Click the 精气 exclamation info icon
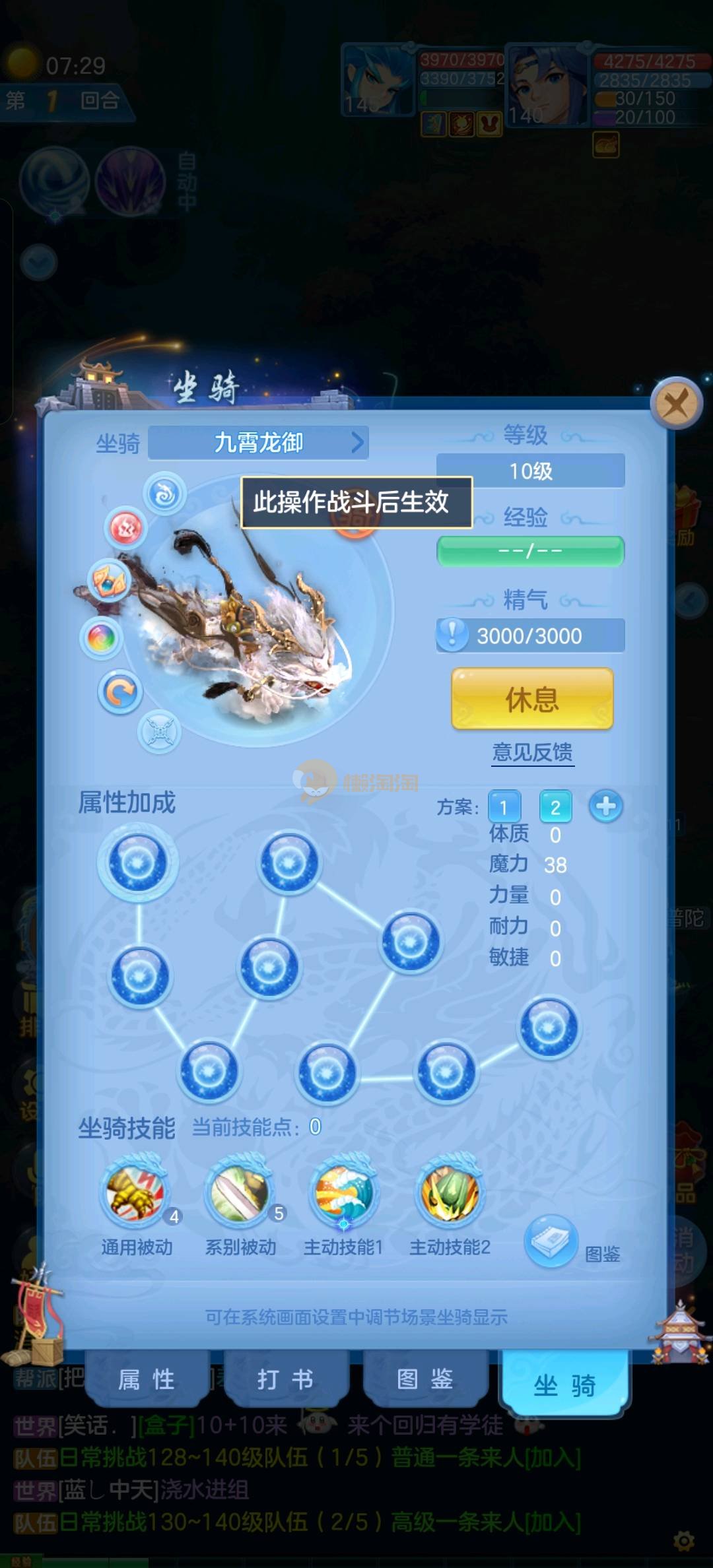Image resolution: width=713 pixels, height=1568 pixels. pos(452,635)
